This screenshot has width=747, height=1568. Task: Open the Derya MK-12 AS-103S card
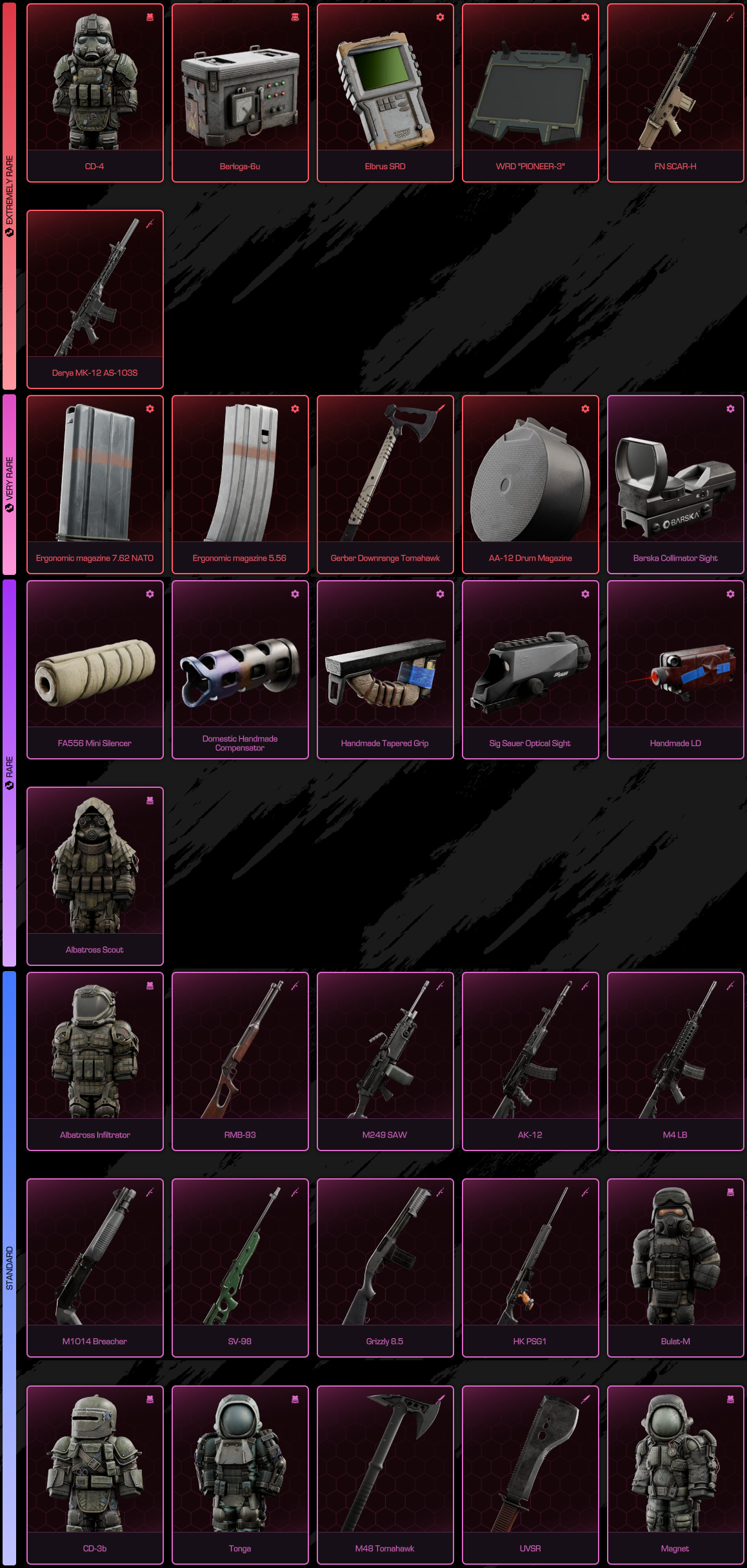[x=95, y=299]
